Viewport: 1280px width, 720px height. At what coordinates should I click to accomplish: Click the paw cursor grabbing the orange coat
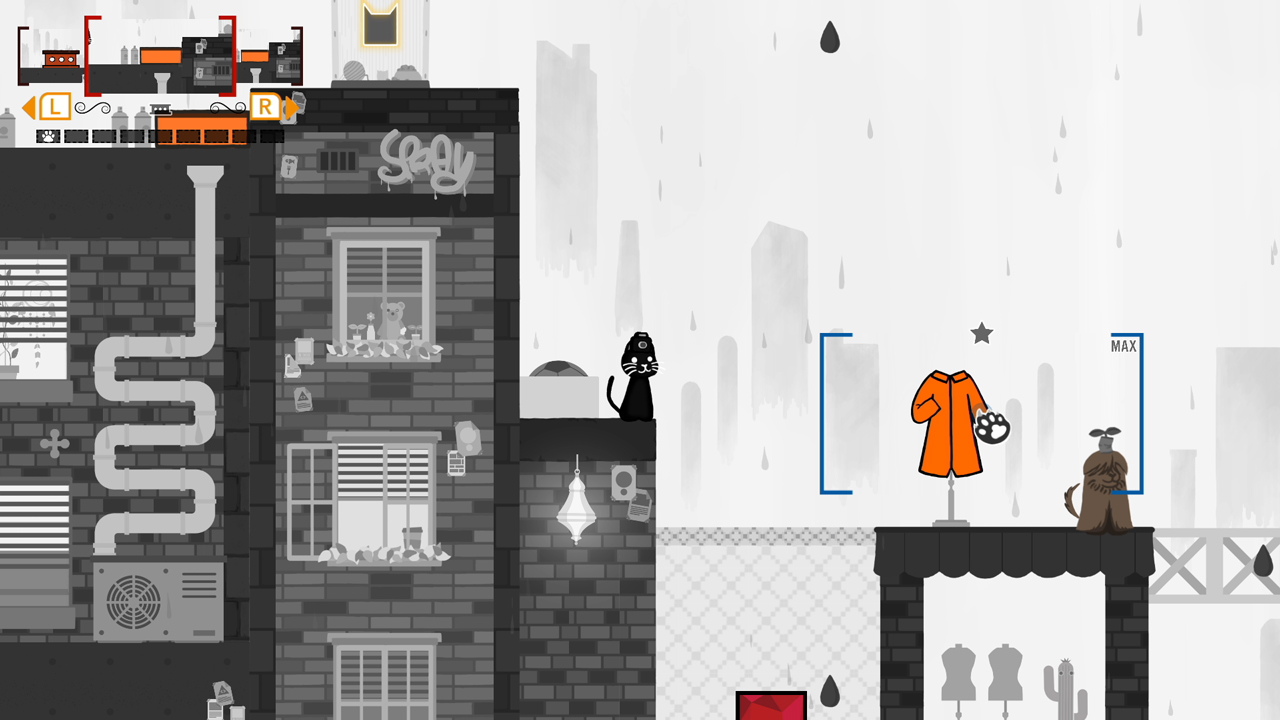991,428
